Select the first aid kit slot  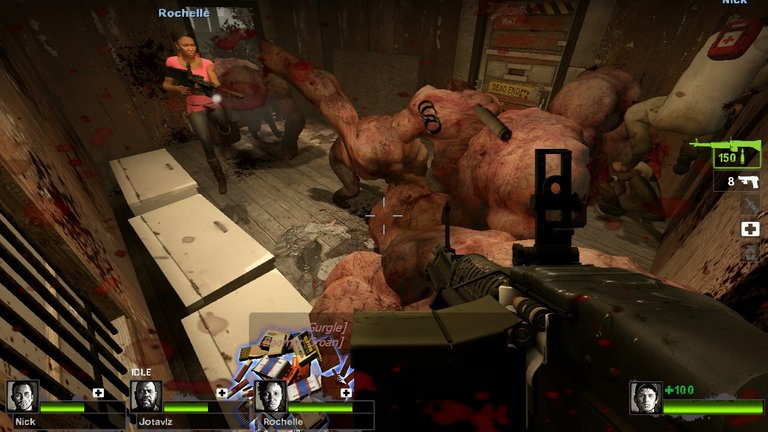pyautogui.click(x=749, y=229)
